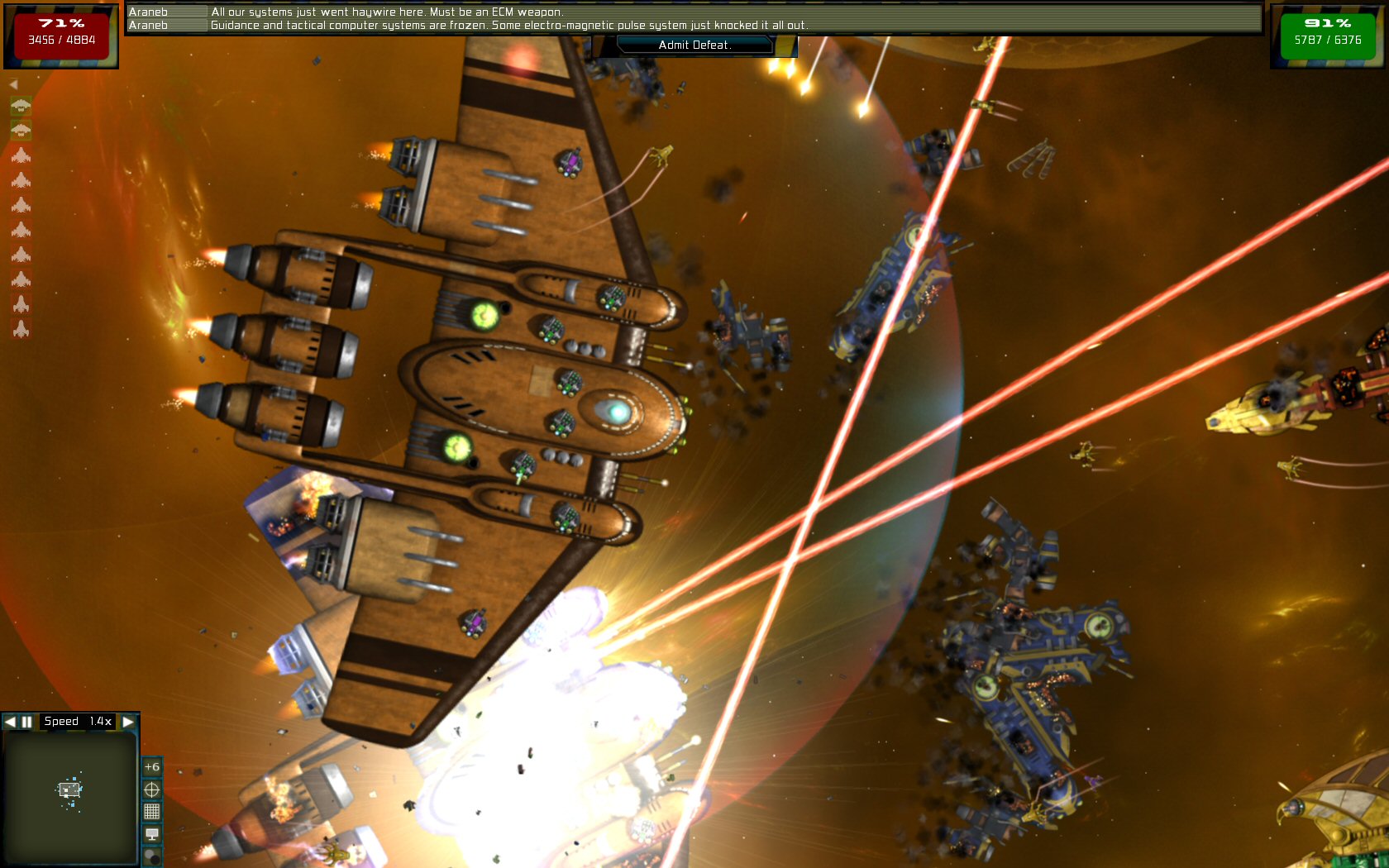Select the fifth ship icon on the left panel
Viewport: 1389px width, 868px height.
click(x=21, y=204)
